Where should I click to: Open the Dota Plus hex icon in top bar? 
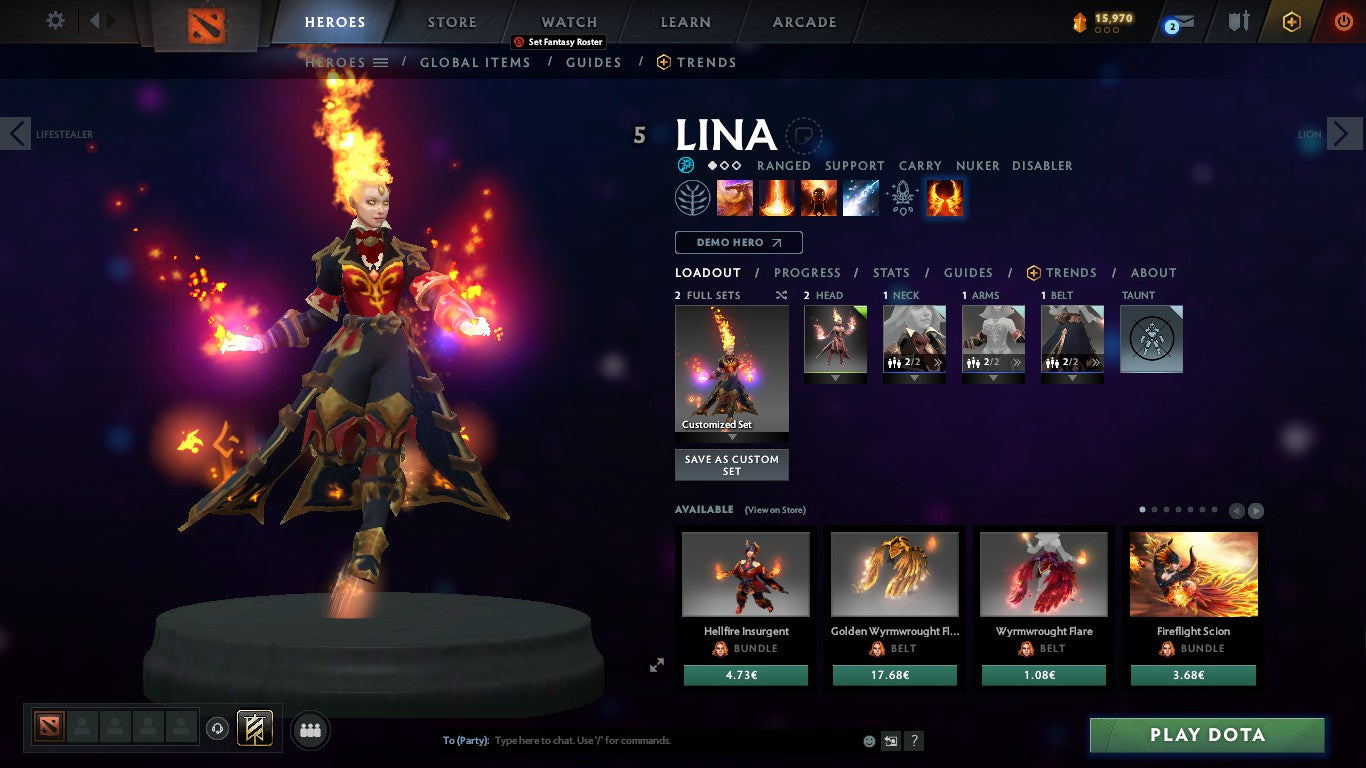click(x=1292, y=20)
